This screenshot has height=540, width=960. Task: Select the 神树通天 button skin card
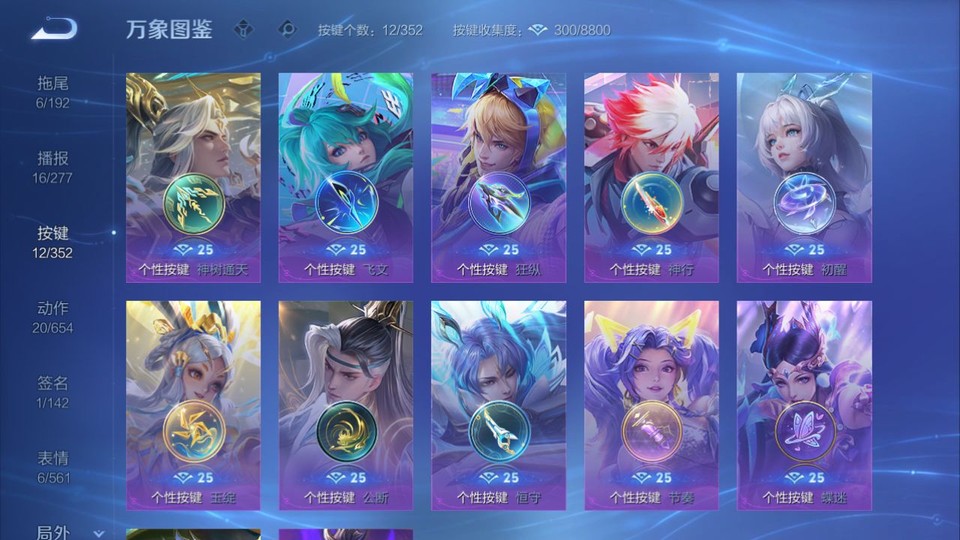193,177
